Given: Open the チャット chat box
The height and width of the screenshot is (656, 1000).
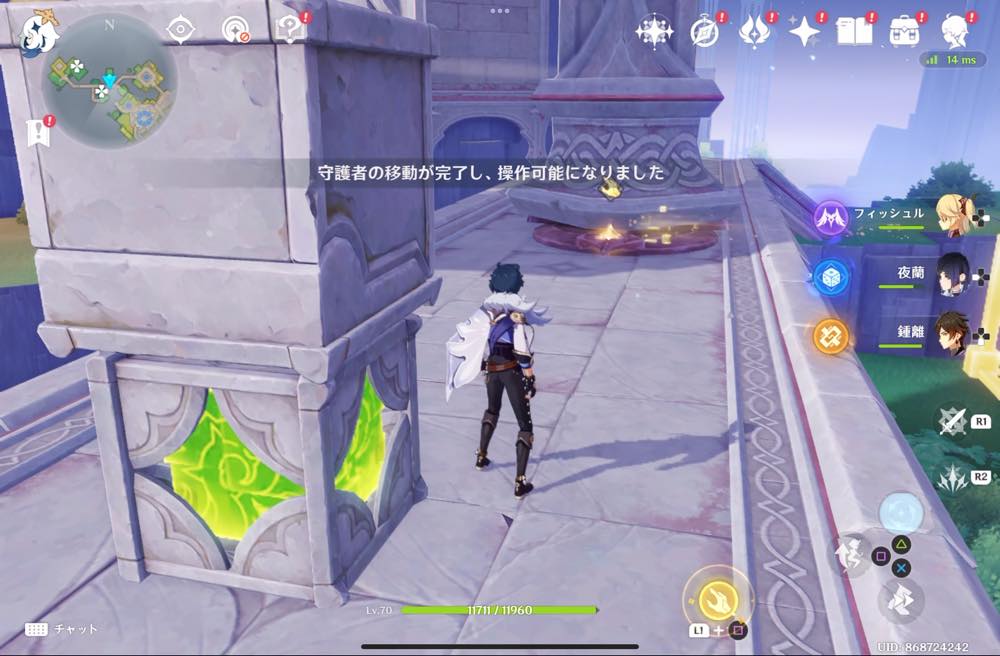Looking at the screenshot, I should (62, 629).
